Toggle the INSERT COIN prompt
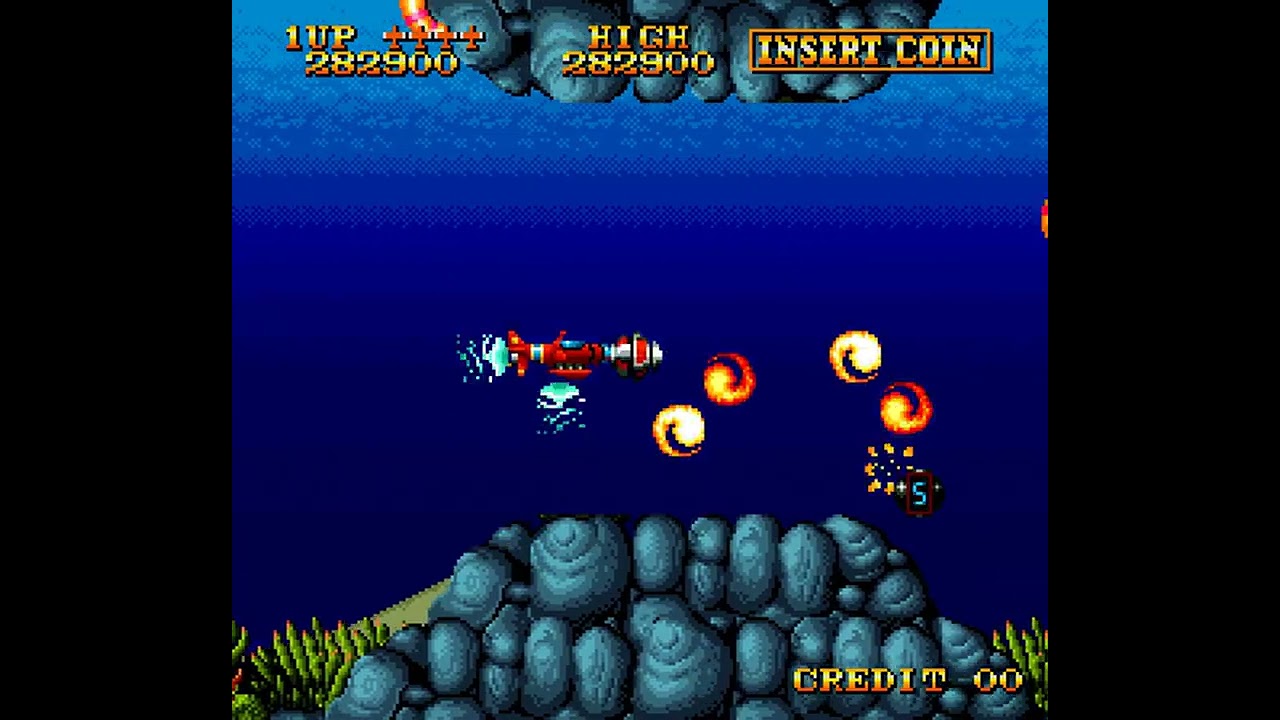Viewport: 1280px width, 720px height. [874, 52]
